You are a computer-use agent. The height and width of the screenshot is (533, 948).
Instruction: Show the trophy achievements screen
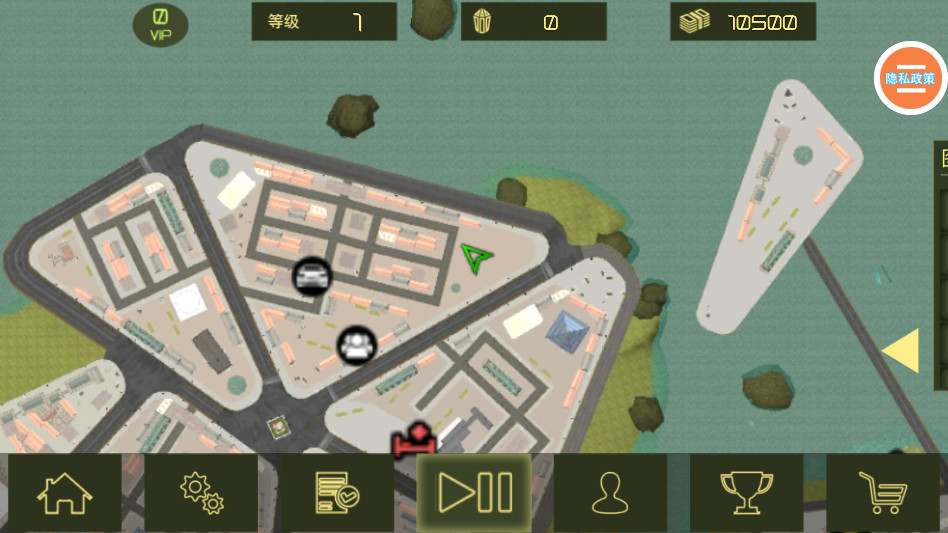[746, 493]
